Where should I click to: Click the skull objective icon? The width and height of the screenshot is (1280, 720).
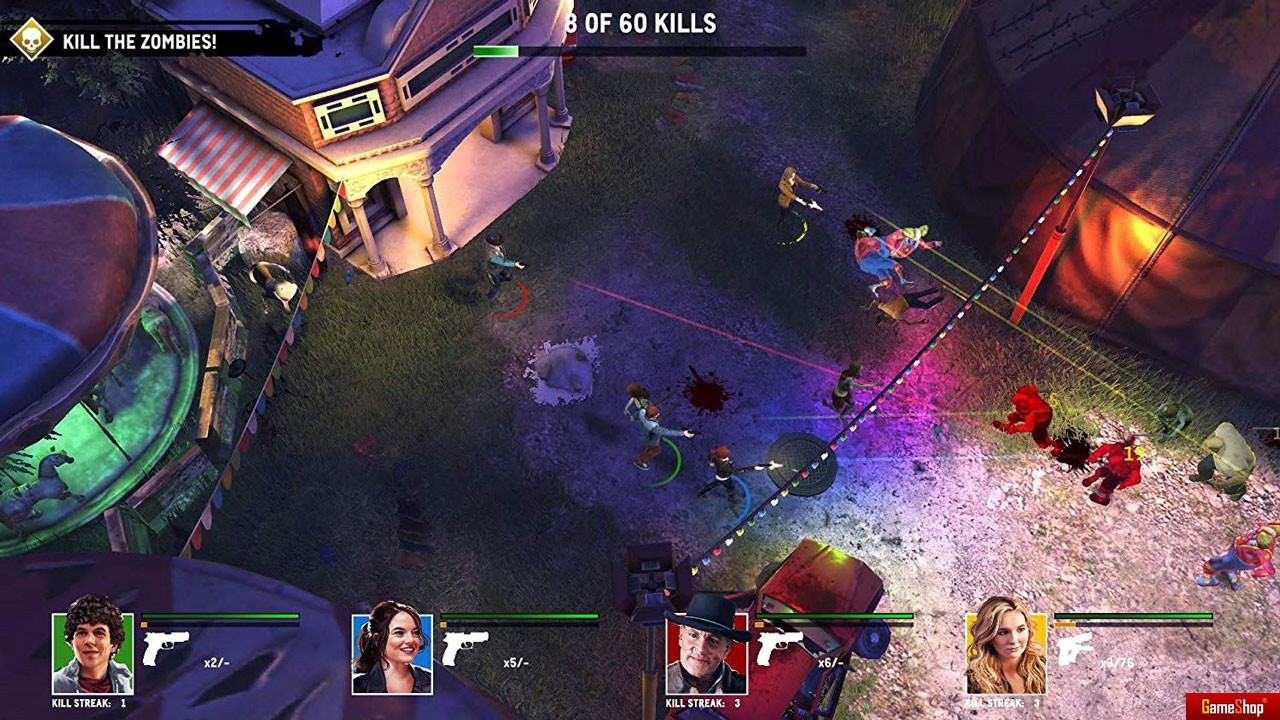(x=31, y=40)
